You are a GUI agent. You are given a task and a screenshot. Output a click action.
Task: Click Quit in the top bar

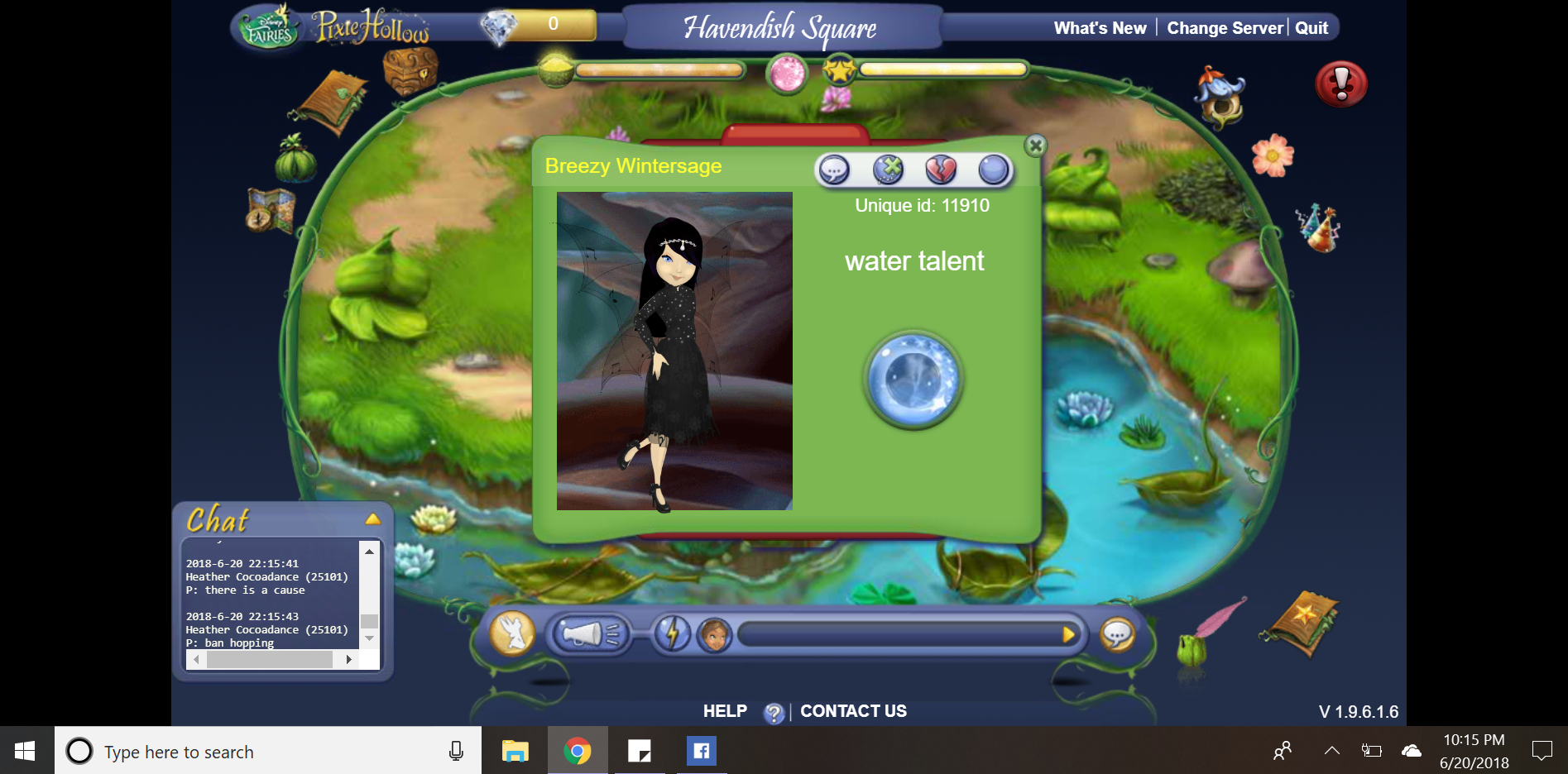[1310, 27]
